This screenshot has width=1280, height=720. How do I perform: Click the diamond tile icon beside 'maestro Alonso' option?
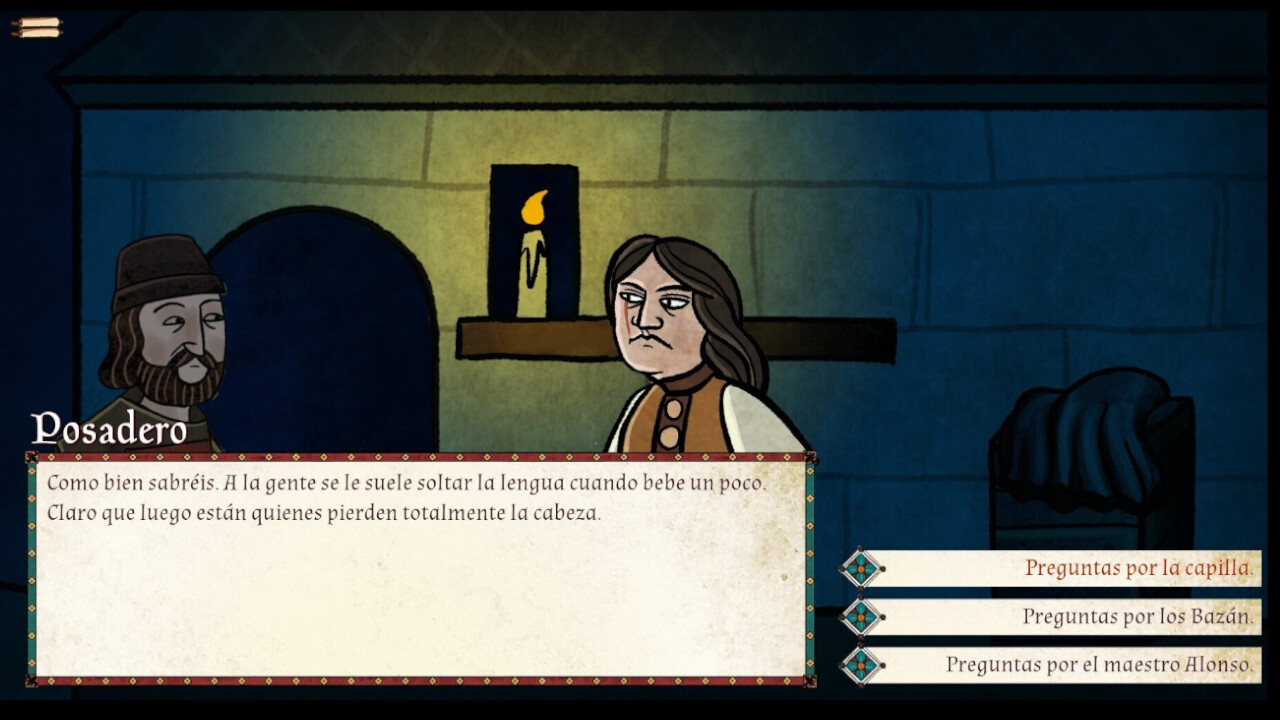pyautogui.click(x=862, y=664)
